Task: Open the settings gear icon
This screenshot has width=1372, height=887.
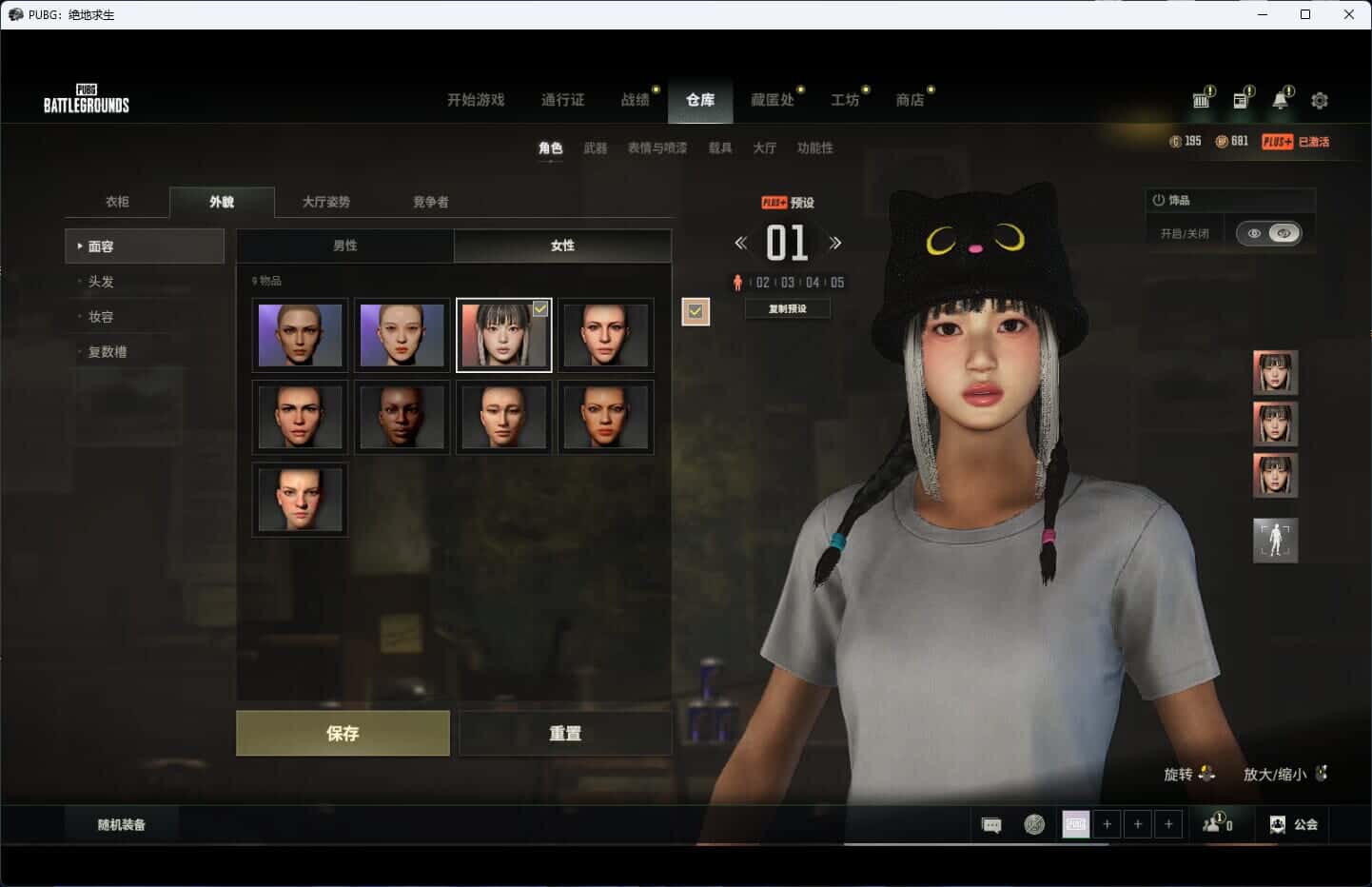Action: pos(1320,100)
